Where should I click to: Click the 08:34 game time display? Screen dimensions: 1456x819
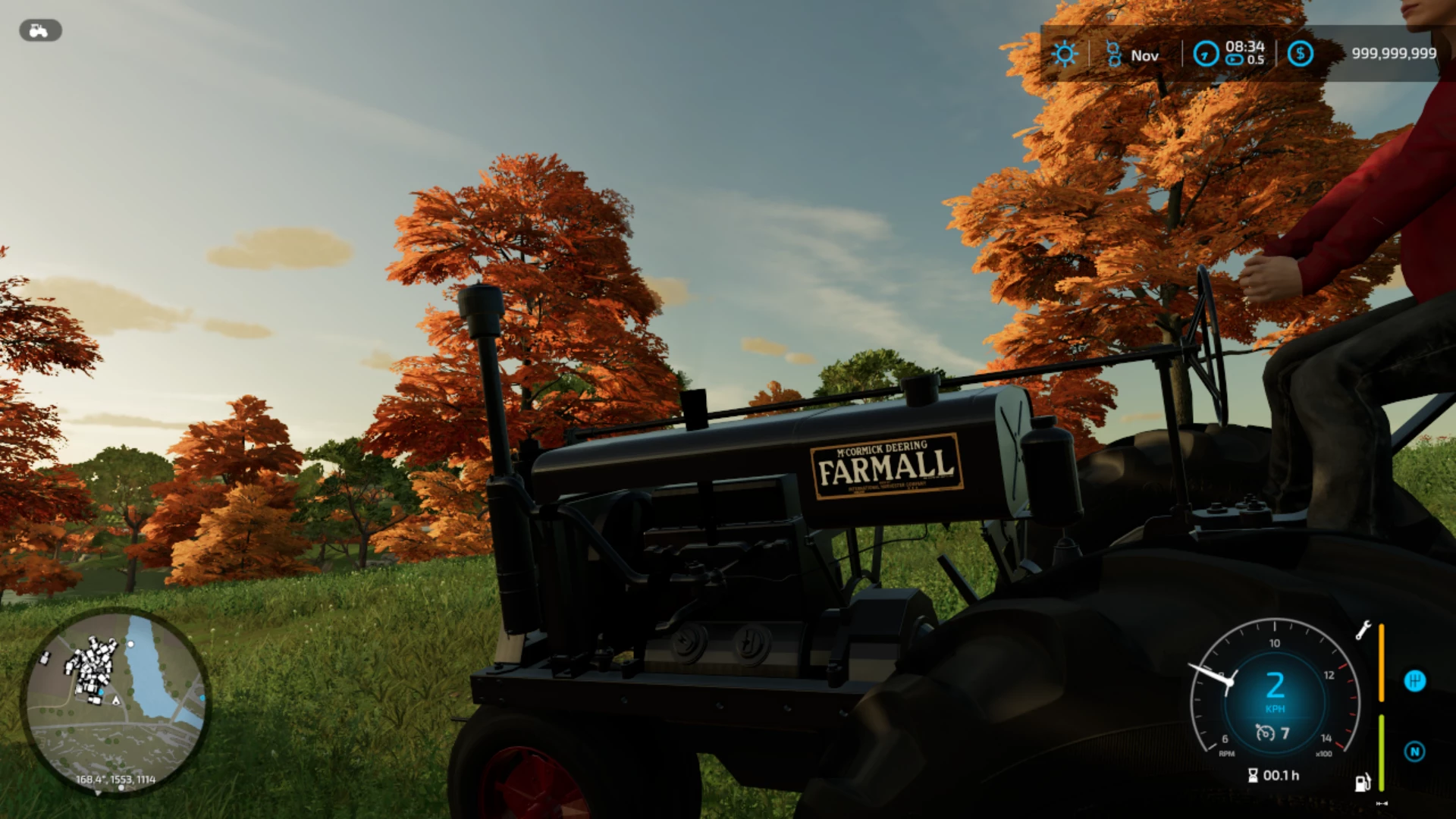point(1244,46)
